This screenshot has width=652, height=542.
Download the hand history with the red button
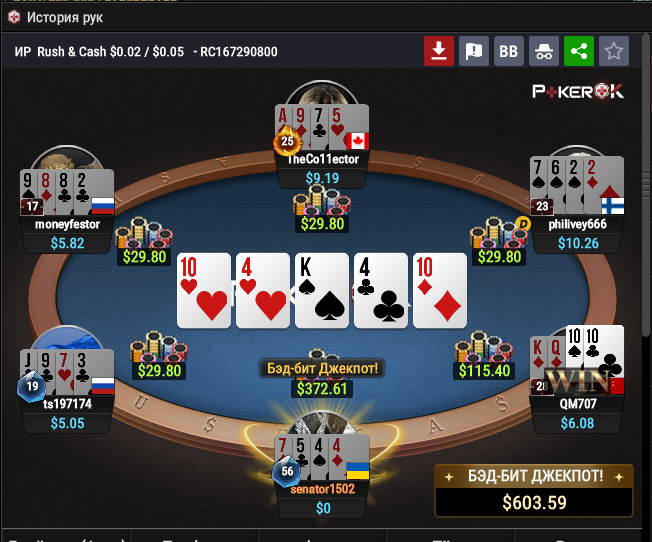coord(439,51)
